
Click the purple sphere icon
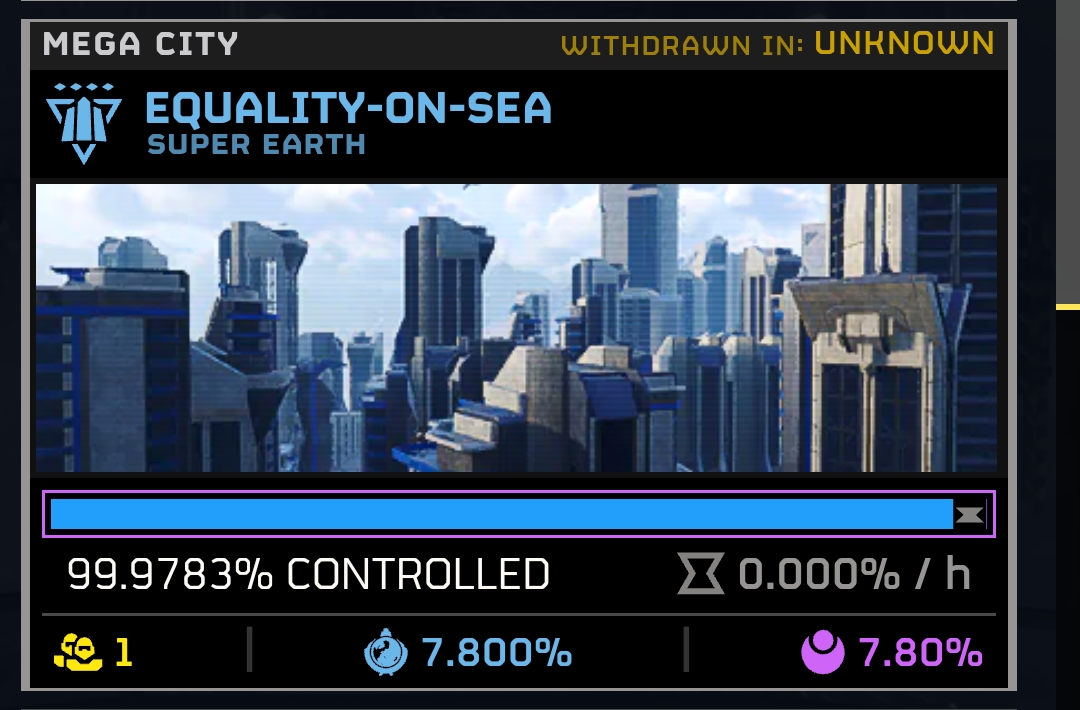pos(824,653)
